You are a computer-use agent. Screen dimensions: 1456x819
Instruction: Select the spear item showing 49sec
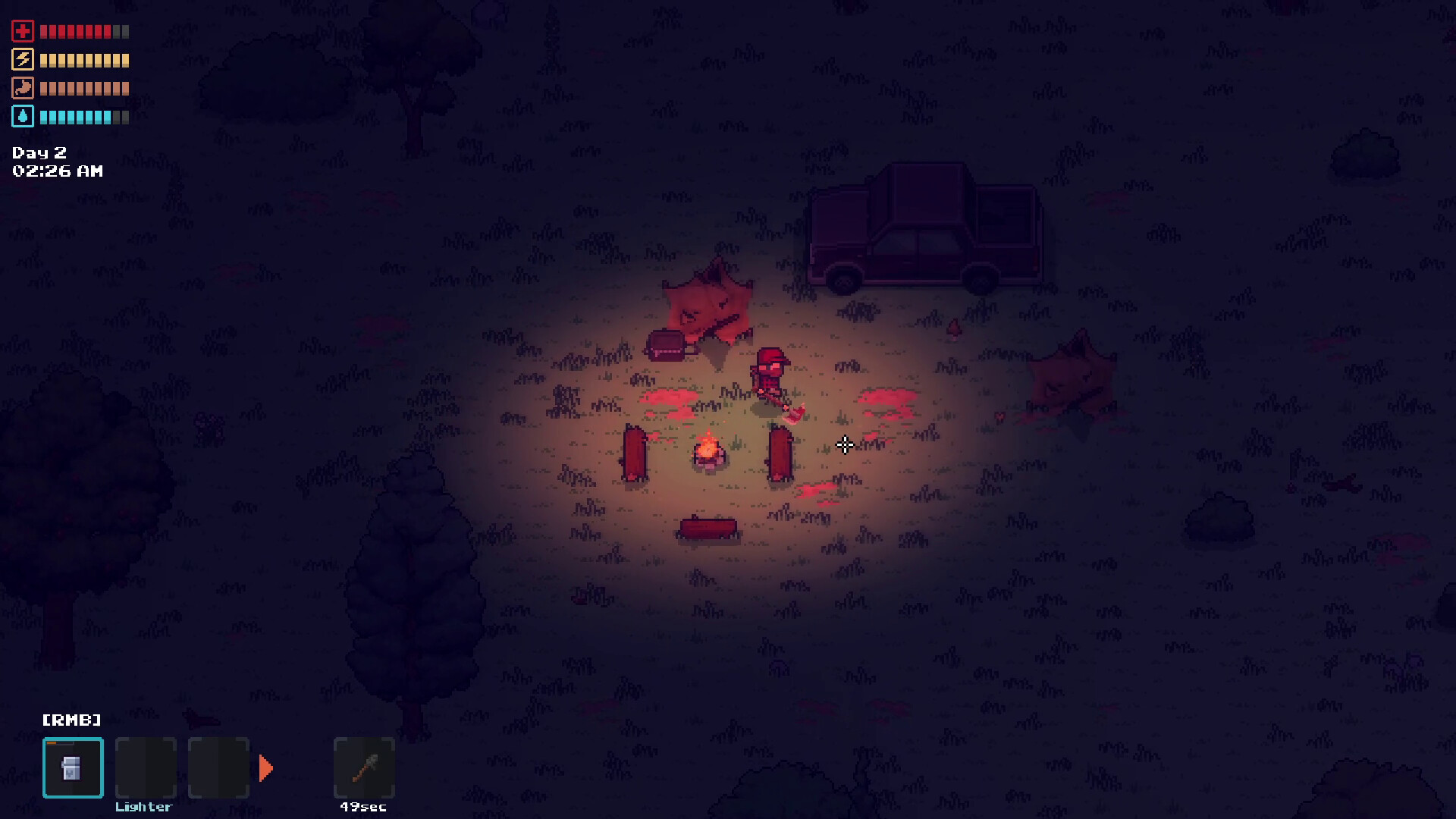tap(363, 767)
